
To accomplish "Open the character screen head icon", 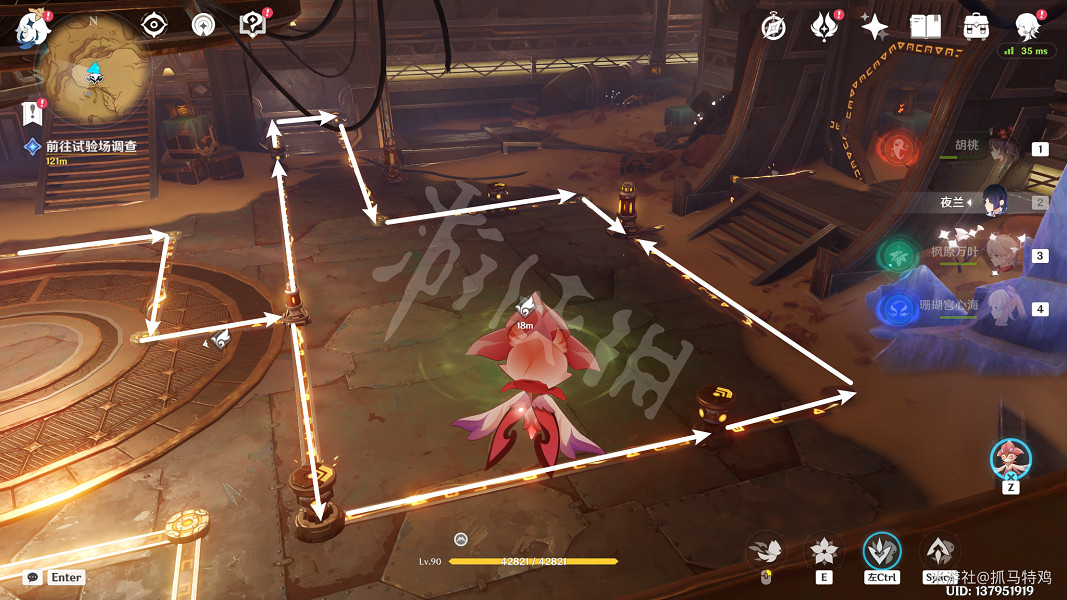I will pos(1026,26).
